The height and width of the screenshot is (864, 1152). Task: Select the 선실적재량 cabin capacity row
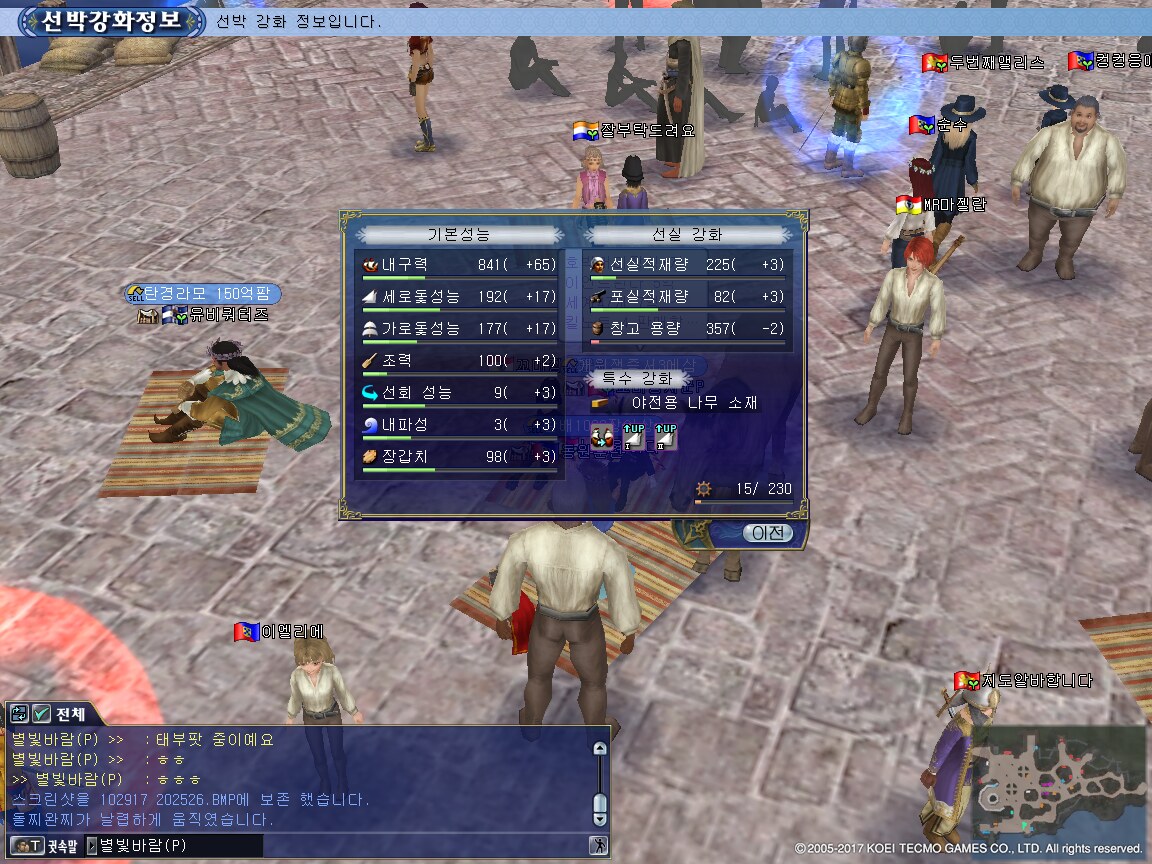[687, 265]
